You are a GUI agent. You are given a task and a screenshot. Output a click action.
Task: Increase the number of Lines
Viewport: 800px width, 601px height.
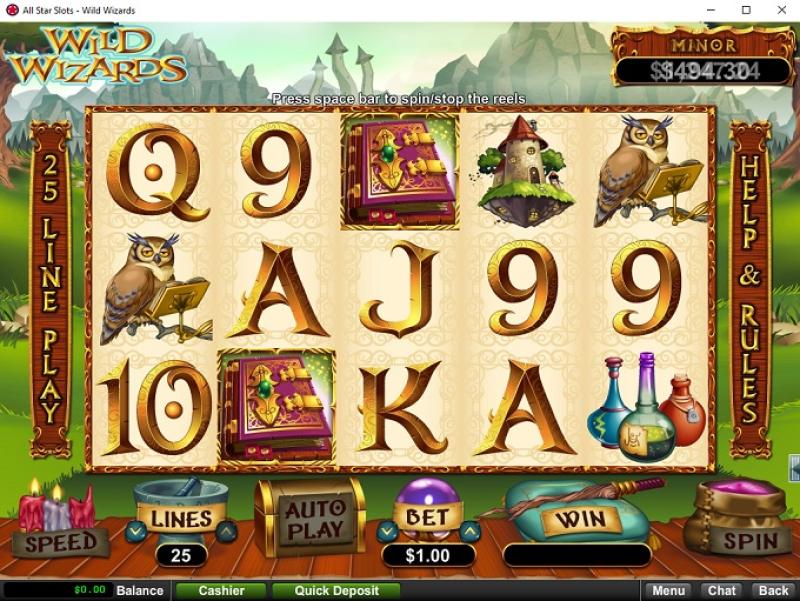[226, 531]
